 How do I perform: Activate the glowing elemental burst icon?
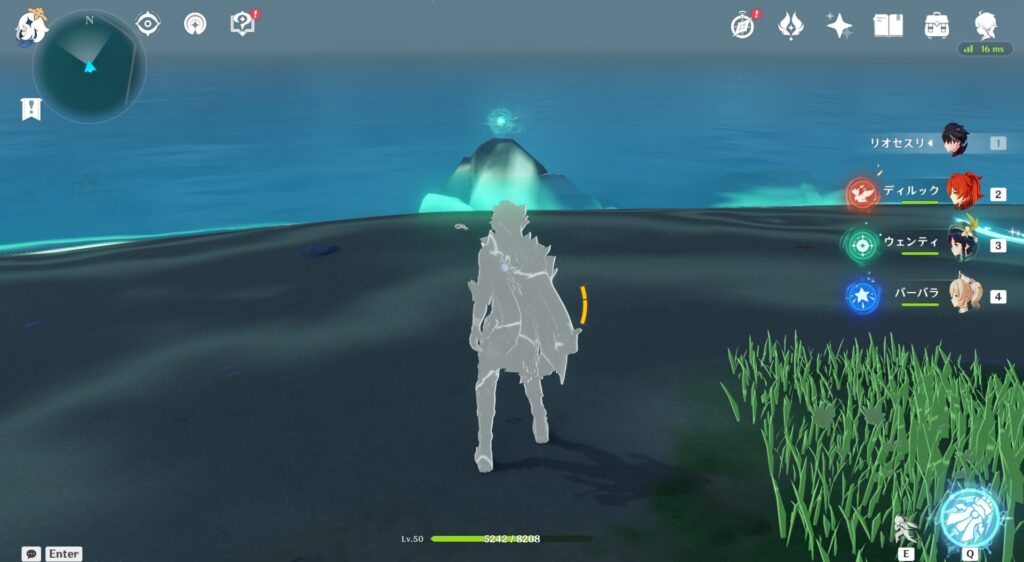[x=970, y=517]
